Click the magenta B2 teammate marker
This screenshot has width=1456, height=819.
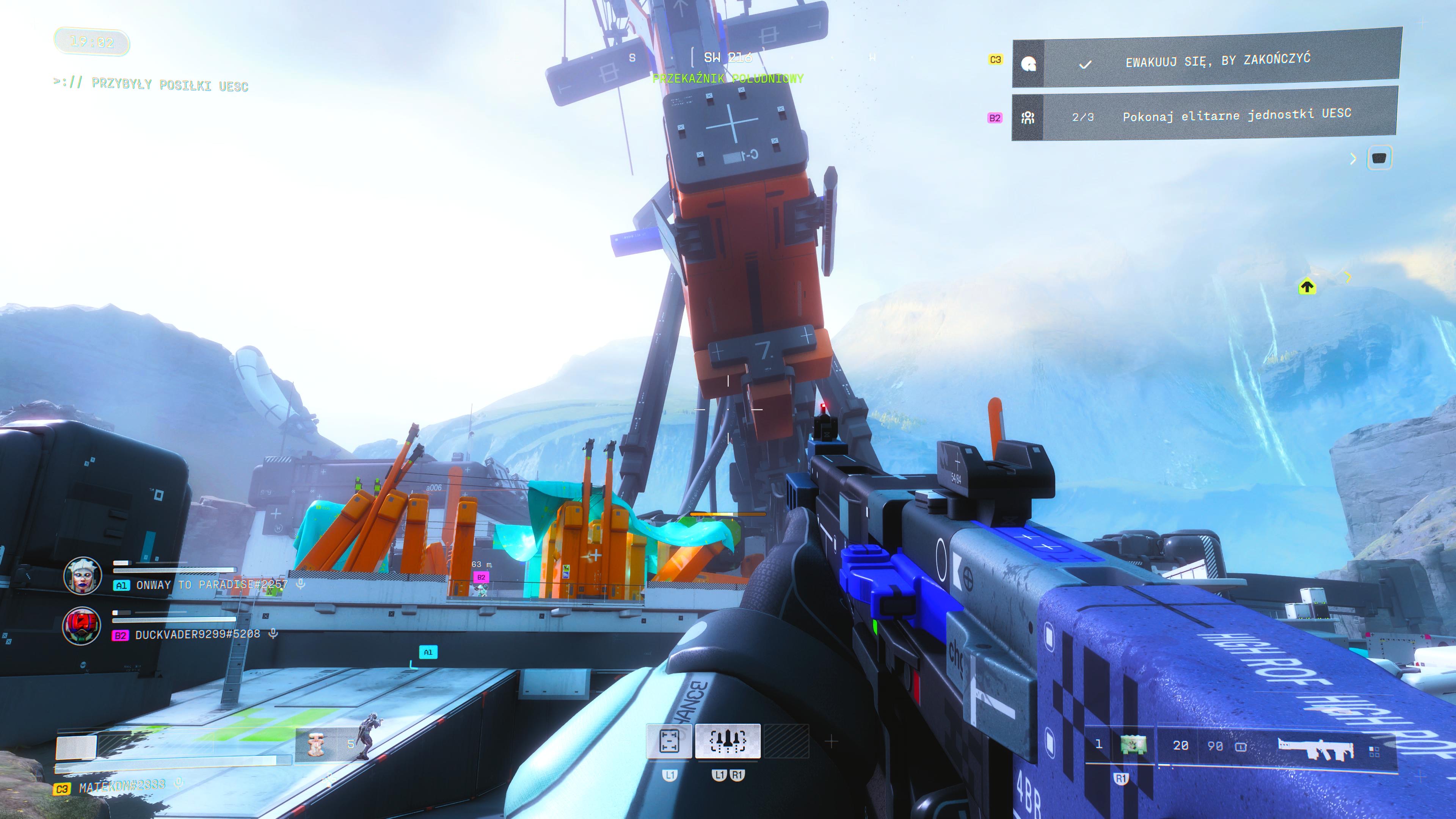click(x=481, y=577)
